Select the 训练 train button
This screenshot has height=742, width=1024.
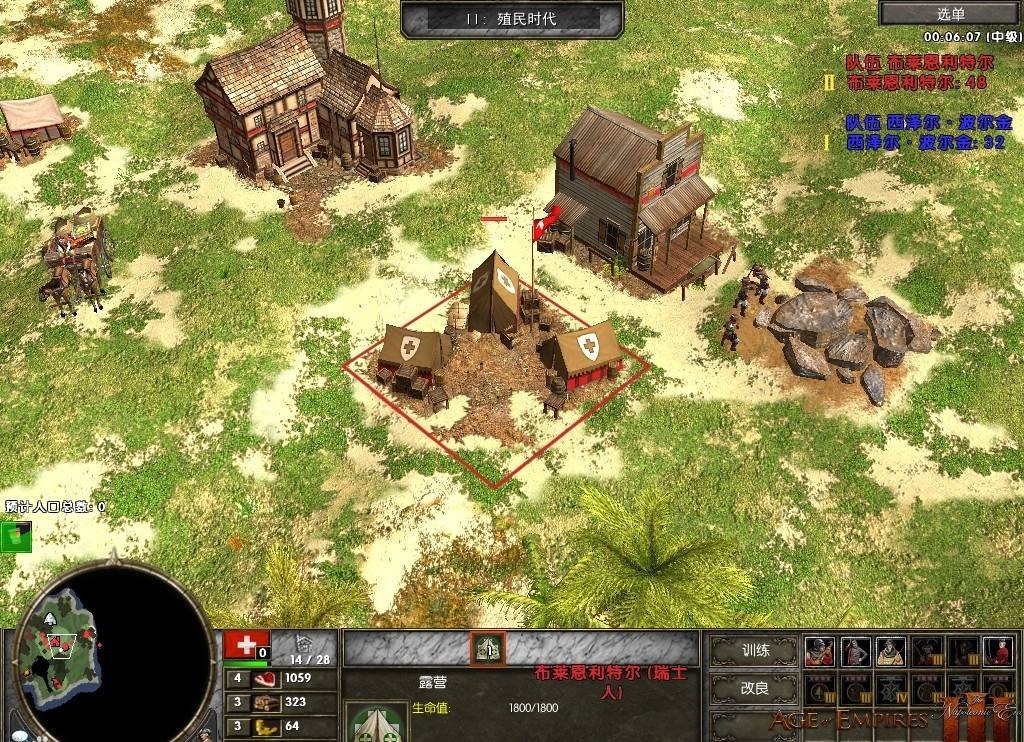754,651
